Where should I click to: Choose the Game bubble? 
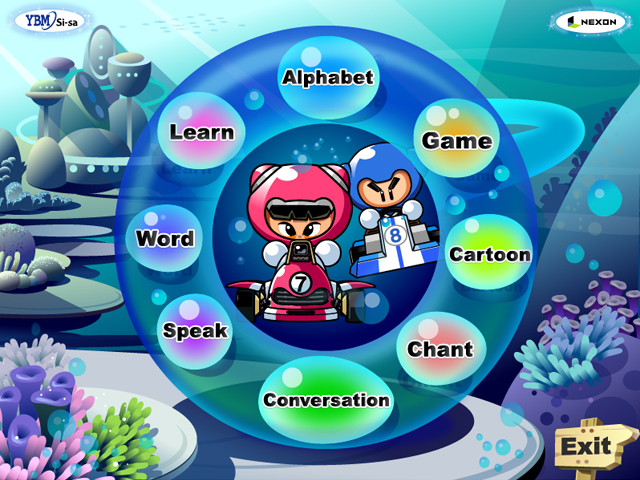point(456,140)
